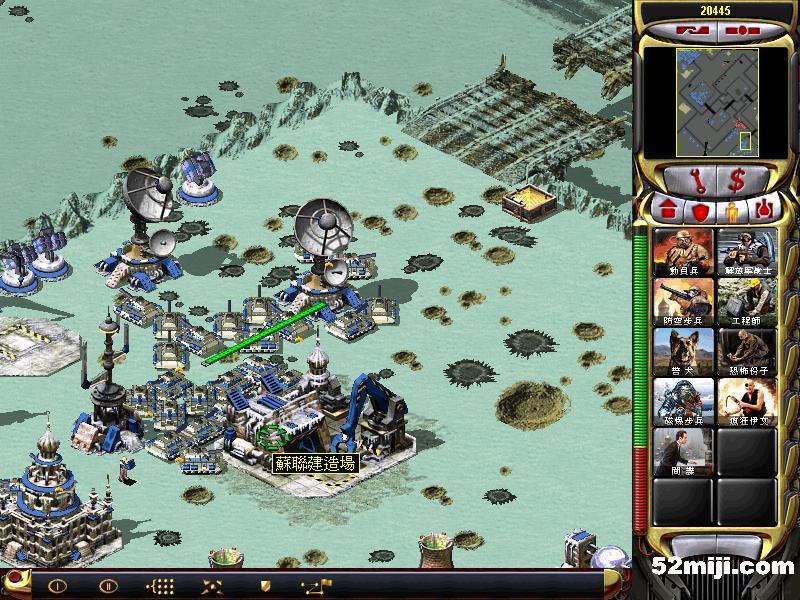Select the control group II button

pos(107,586)
